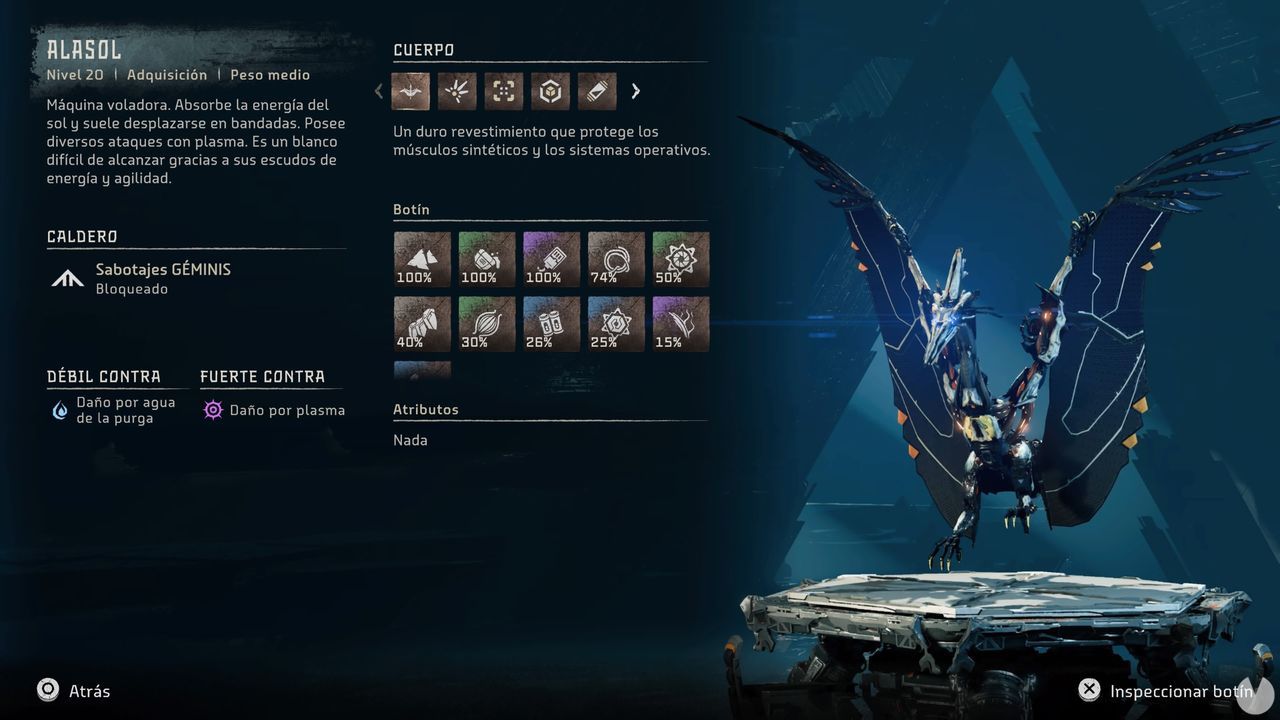Go to previous component with left arrow

click(379, 91)
